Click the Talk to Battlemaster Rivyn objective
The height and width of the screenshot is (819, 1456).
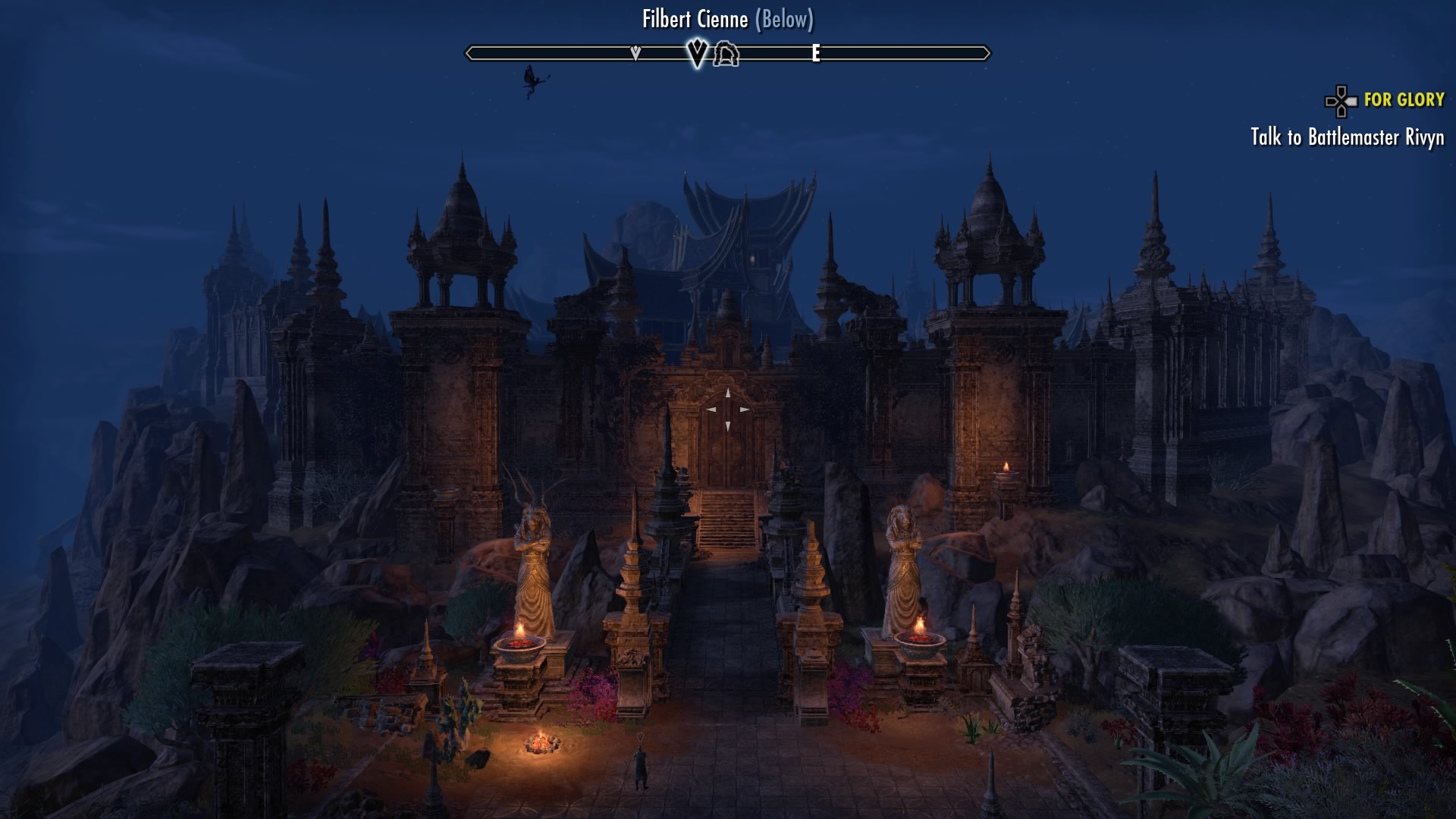(x=1347, y=137)
